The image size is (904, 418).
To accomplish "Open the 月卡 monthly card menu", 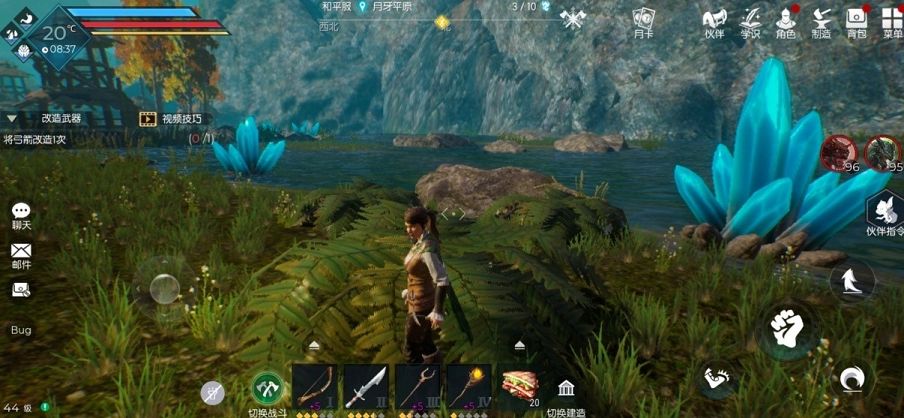I will coord(643,21).
